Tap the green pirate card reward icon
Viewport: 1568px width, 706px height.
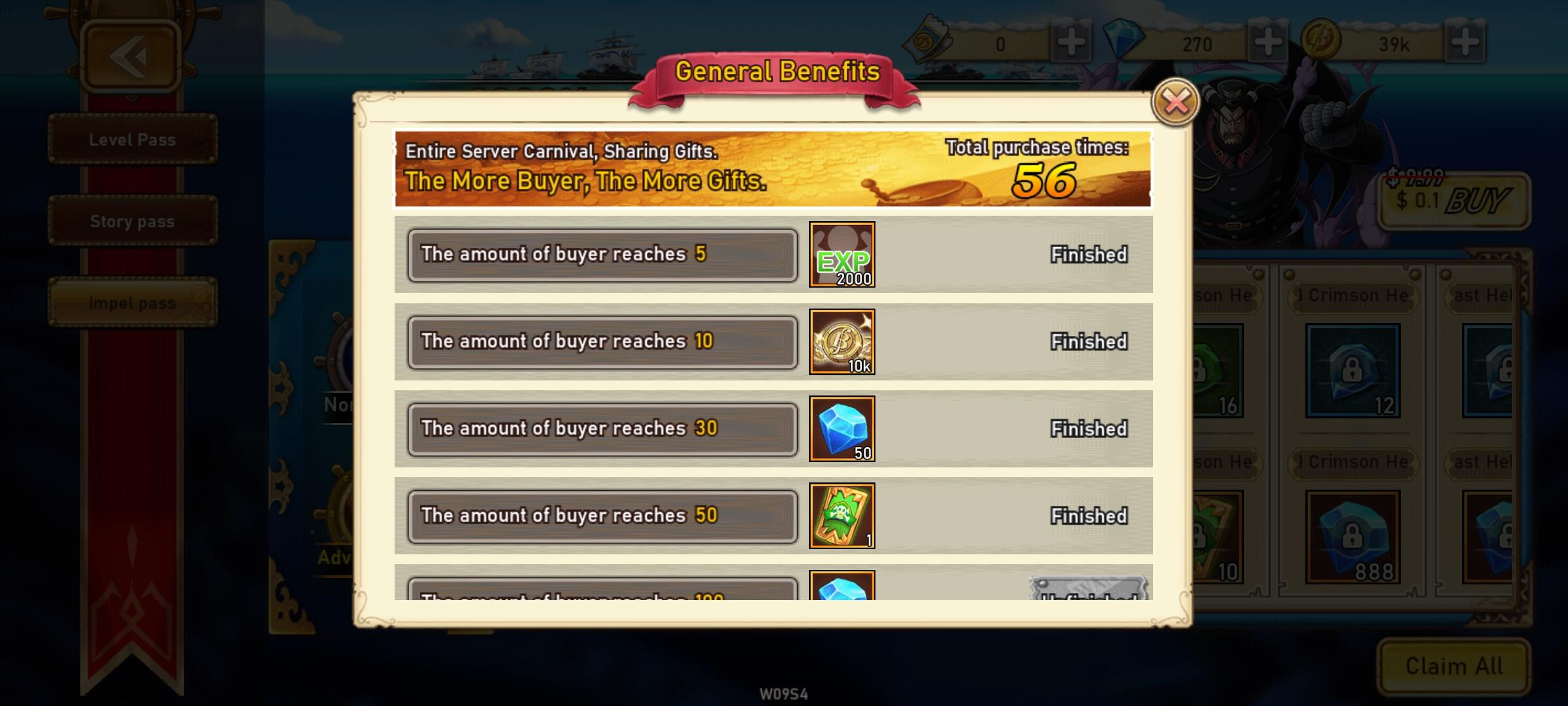coord(843,516)
